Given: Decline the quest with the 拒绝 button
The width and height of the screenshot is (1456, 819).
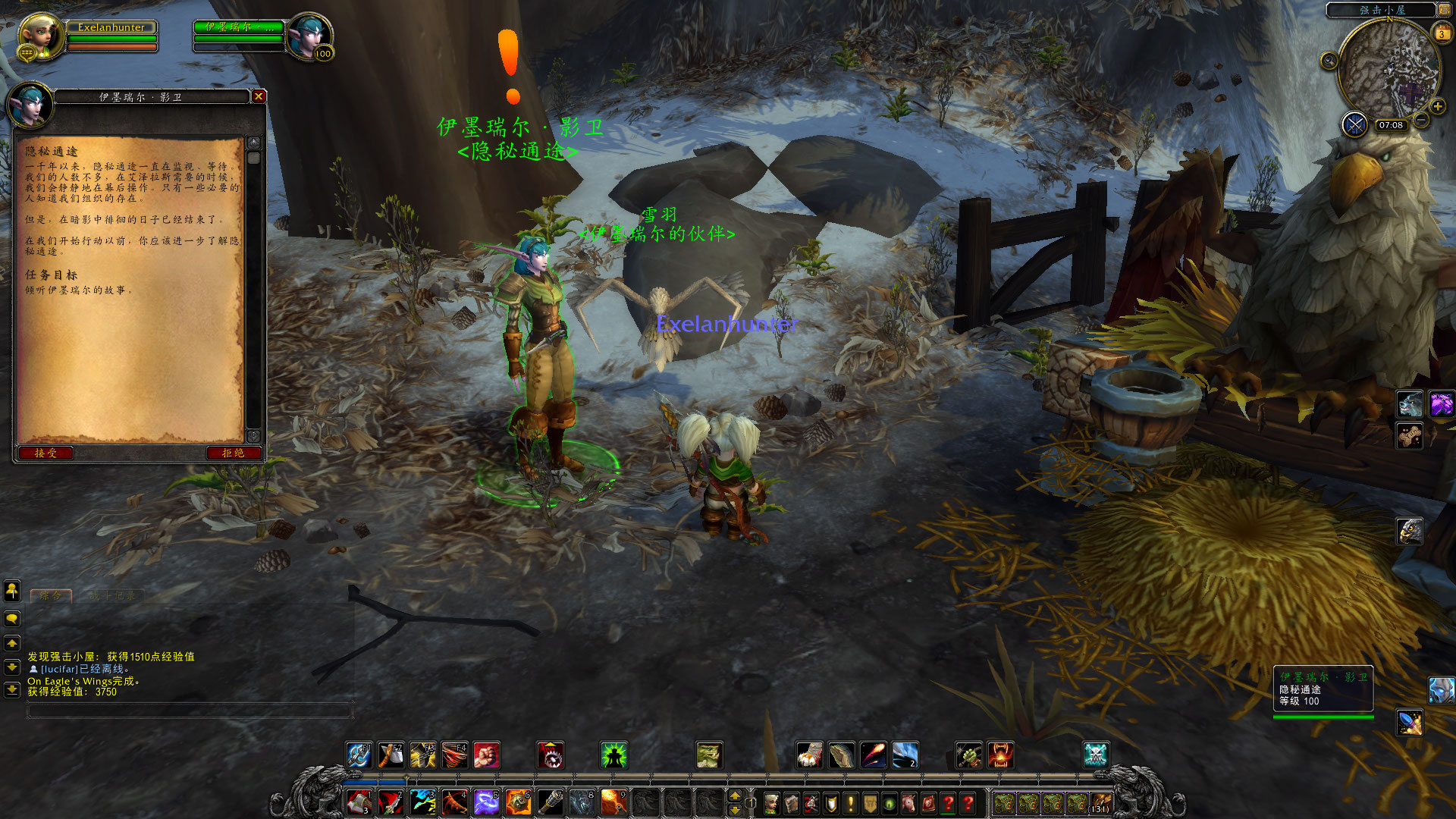Looking at the screenshot, I should 233,453.
